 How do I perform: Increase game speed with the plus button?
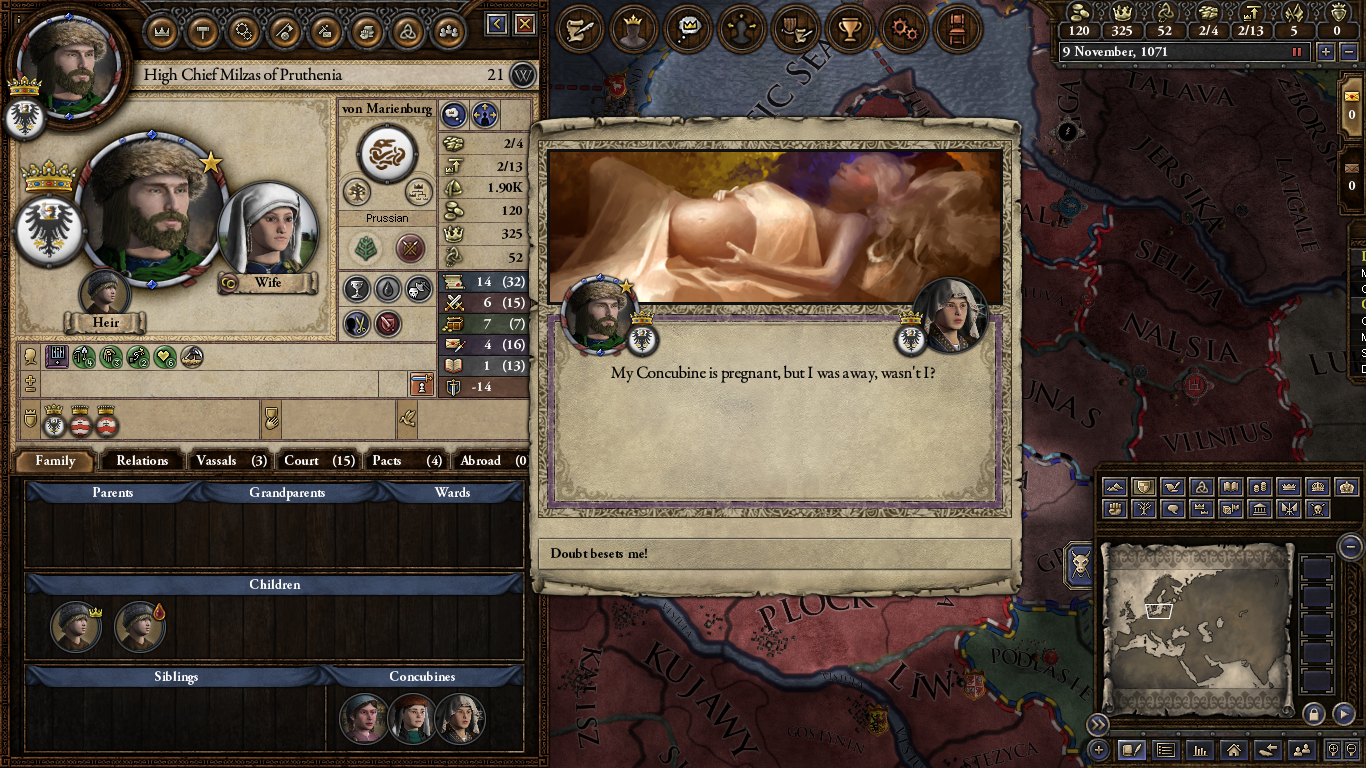point(1326,52)
